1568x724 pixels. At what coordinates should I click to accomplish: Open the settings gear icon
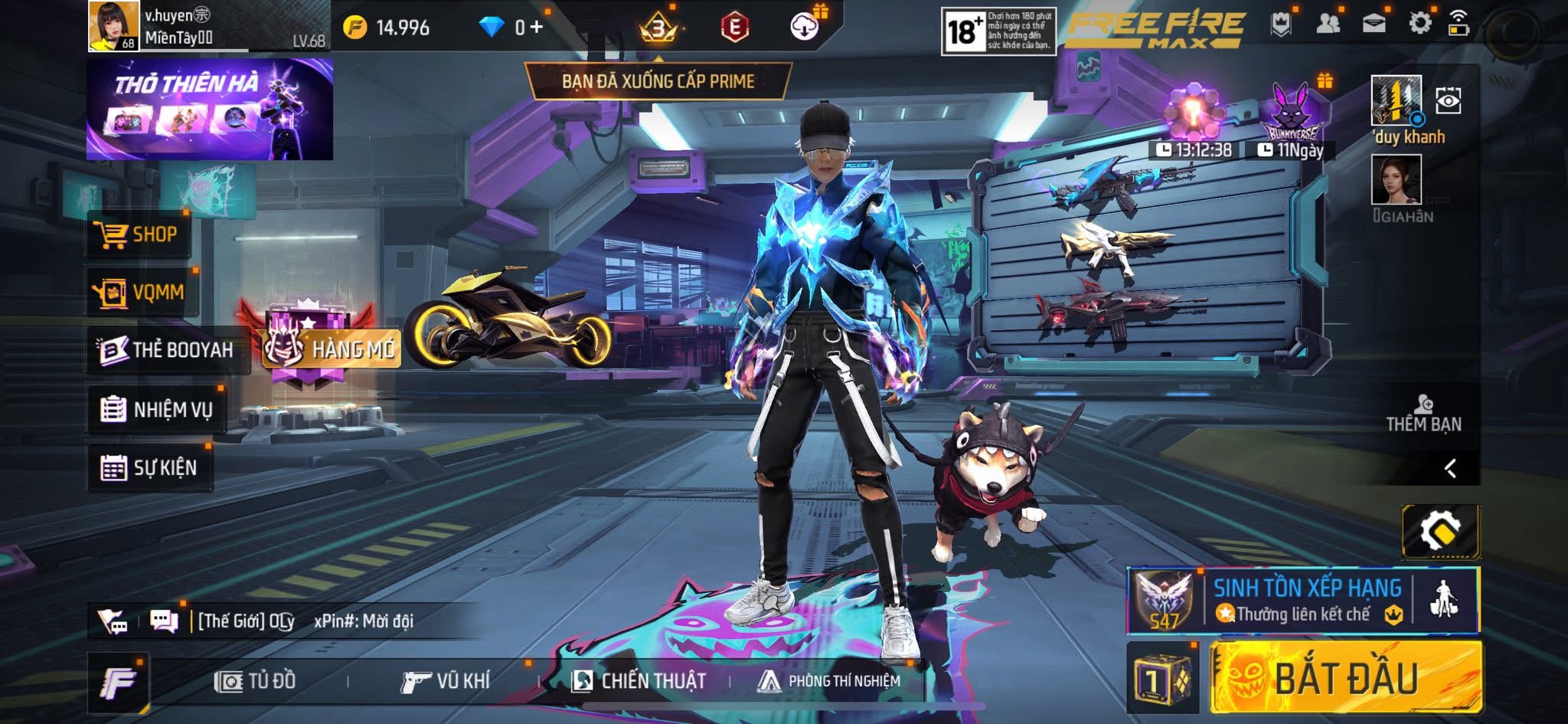tap(1419, 23)
